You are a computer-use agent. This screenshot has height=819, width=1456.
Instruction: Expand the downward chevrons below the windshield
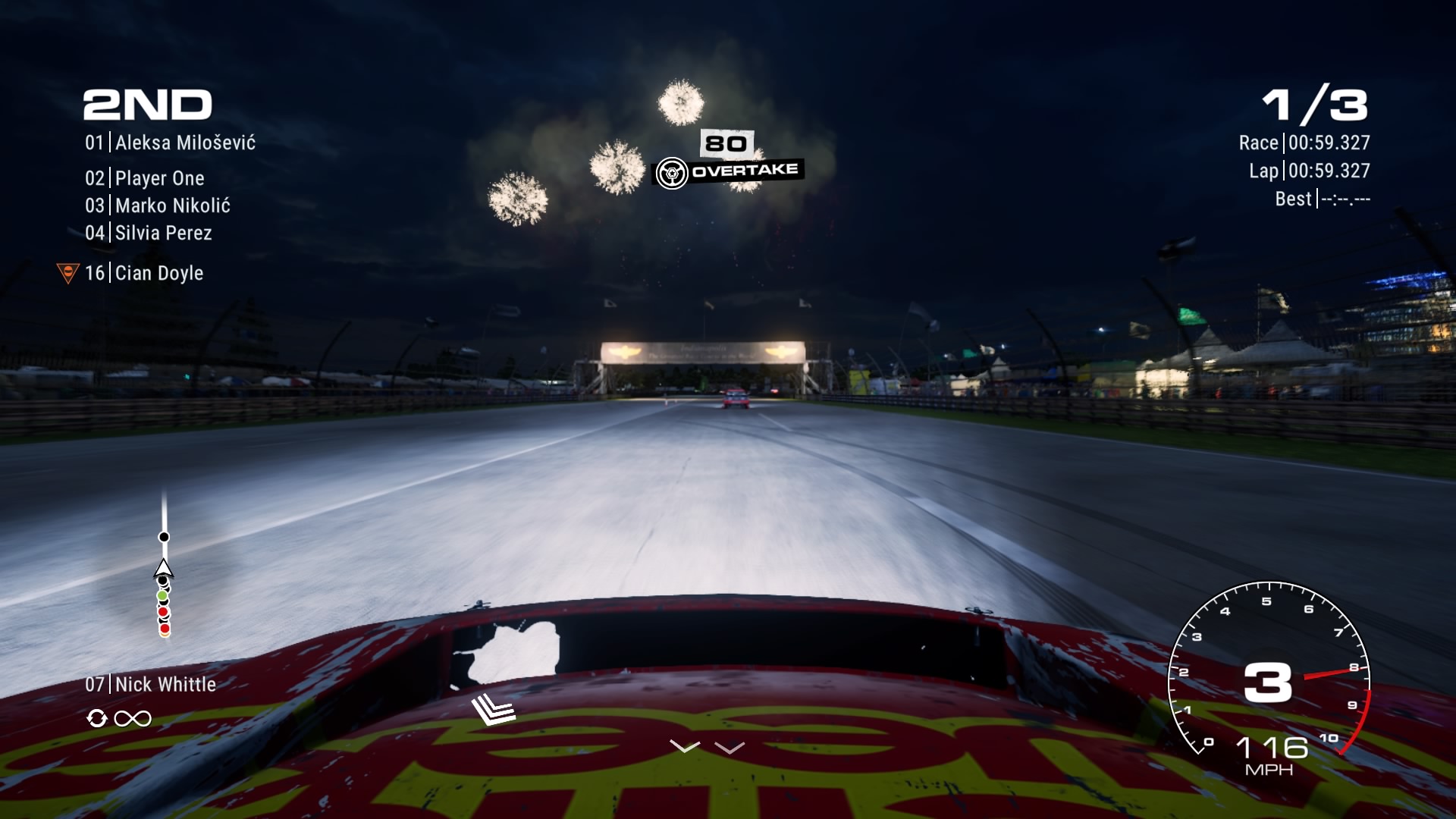(708, 747)
